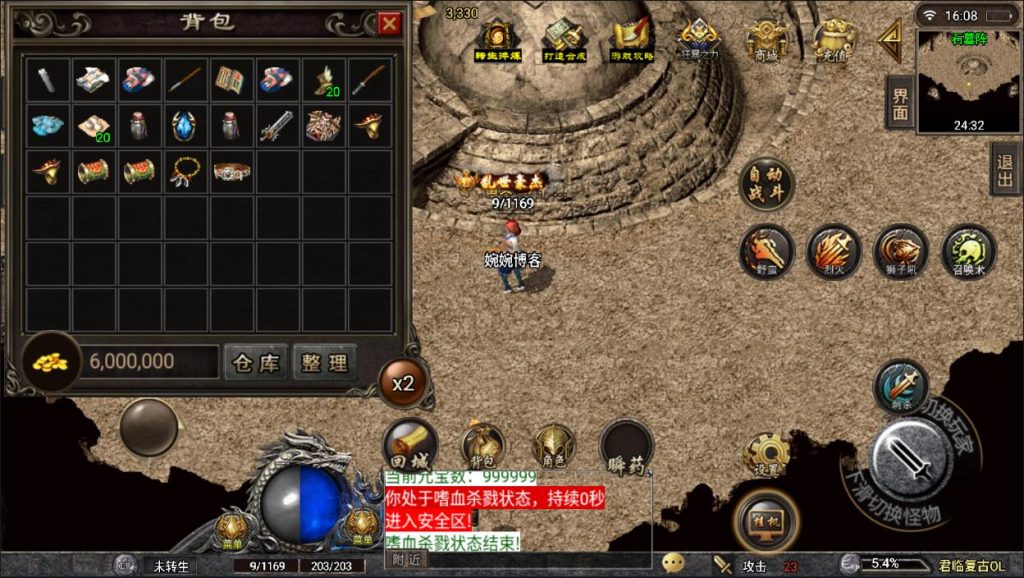The width and height of the screenshot is (1024, 578).
Task: Open the 角色 character sheet
Action: (x=552, y=444)
